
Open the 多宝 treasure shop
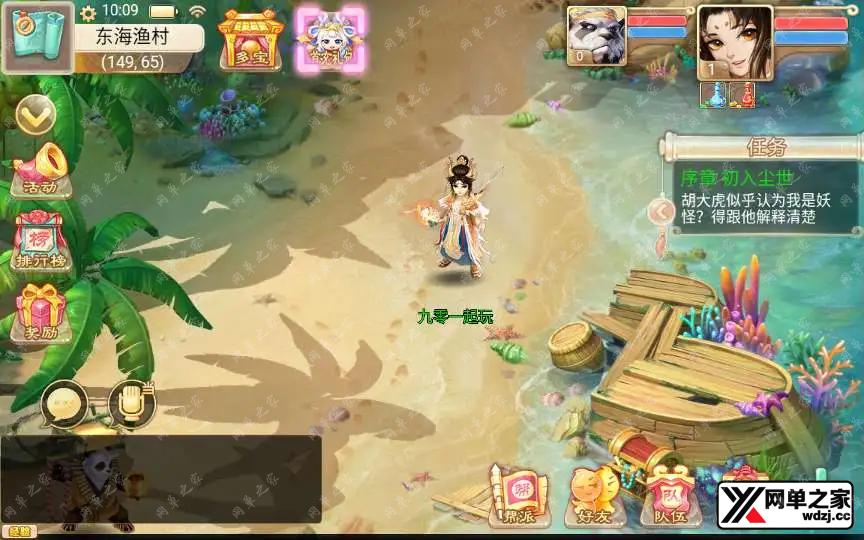point(251,39)
